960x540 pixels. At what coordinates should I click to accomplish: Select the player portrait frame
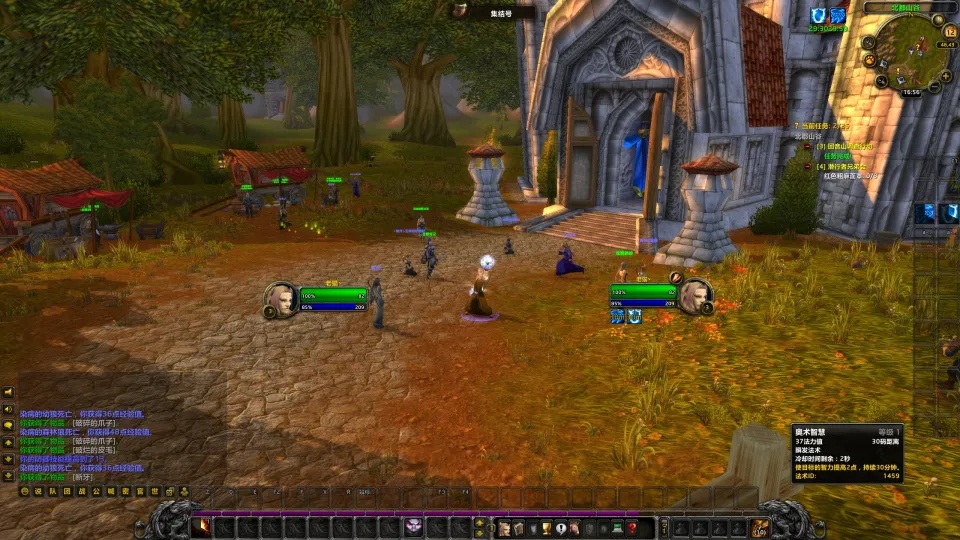(280, 299)
